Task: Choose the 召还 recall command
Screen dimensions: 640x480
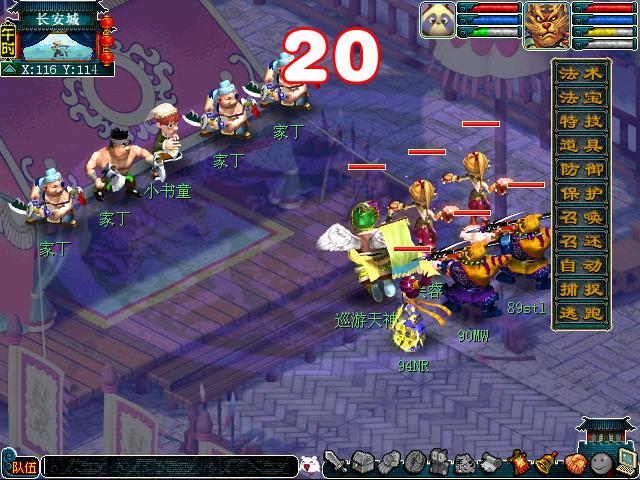Action: tap(580, 242)
